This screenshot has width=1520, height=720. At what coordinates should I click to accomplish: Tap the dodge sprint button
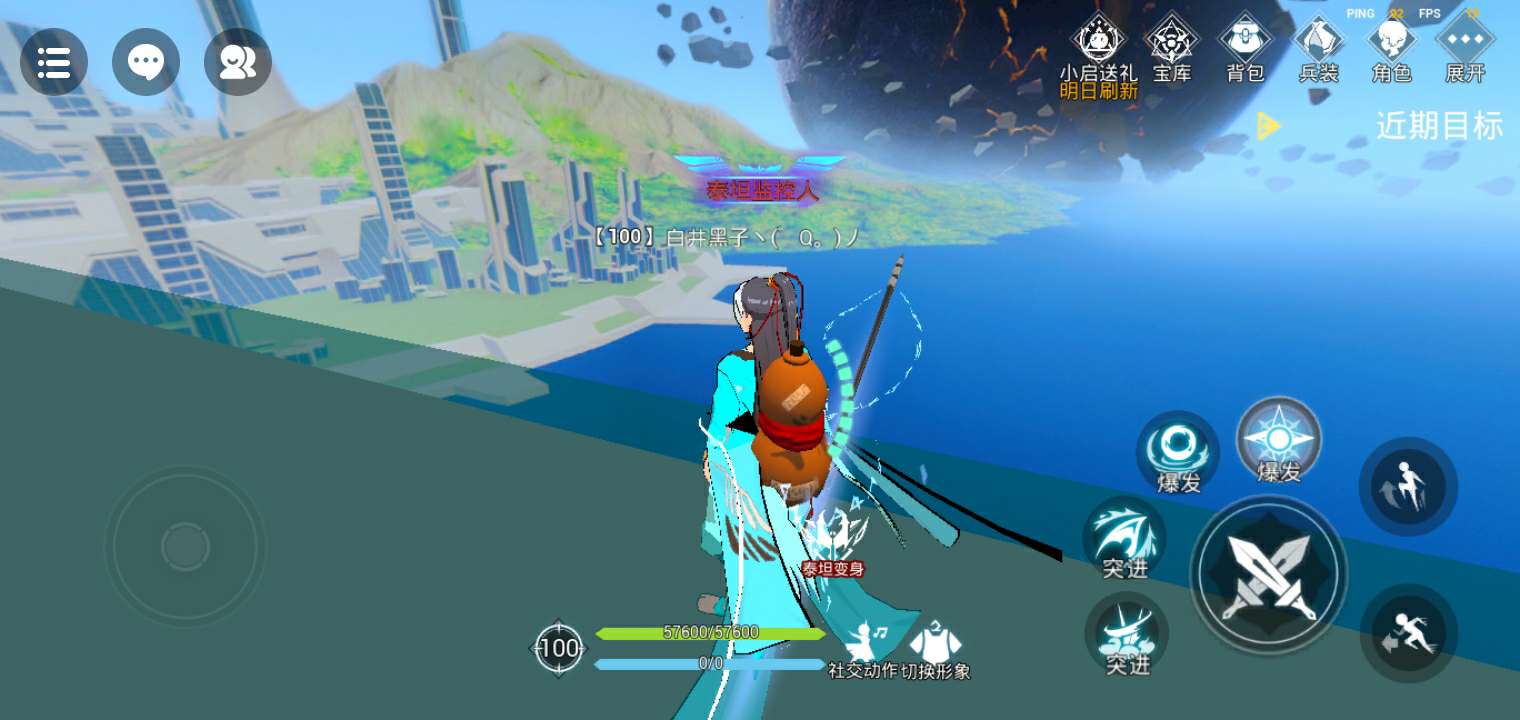click(x=1408, y=633)
